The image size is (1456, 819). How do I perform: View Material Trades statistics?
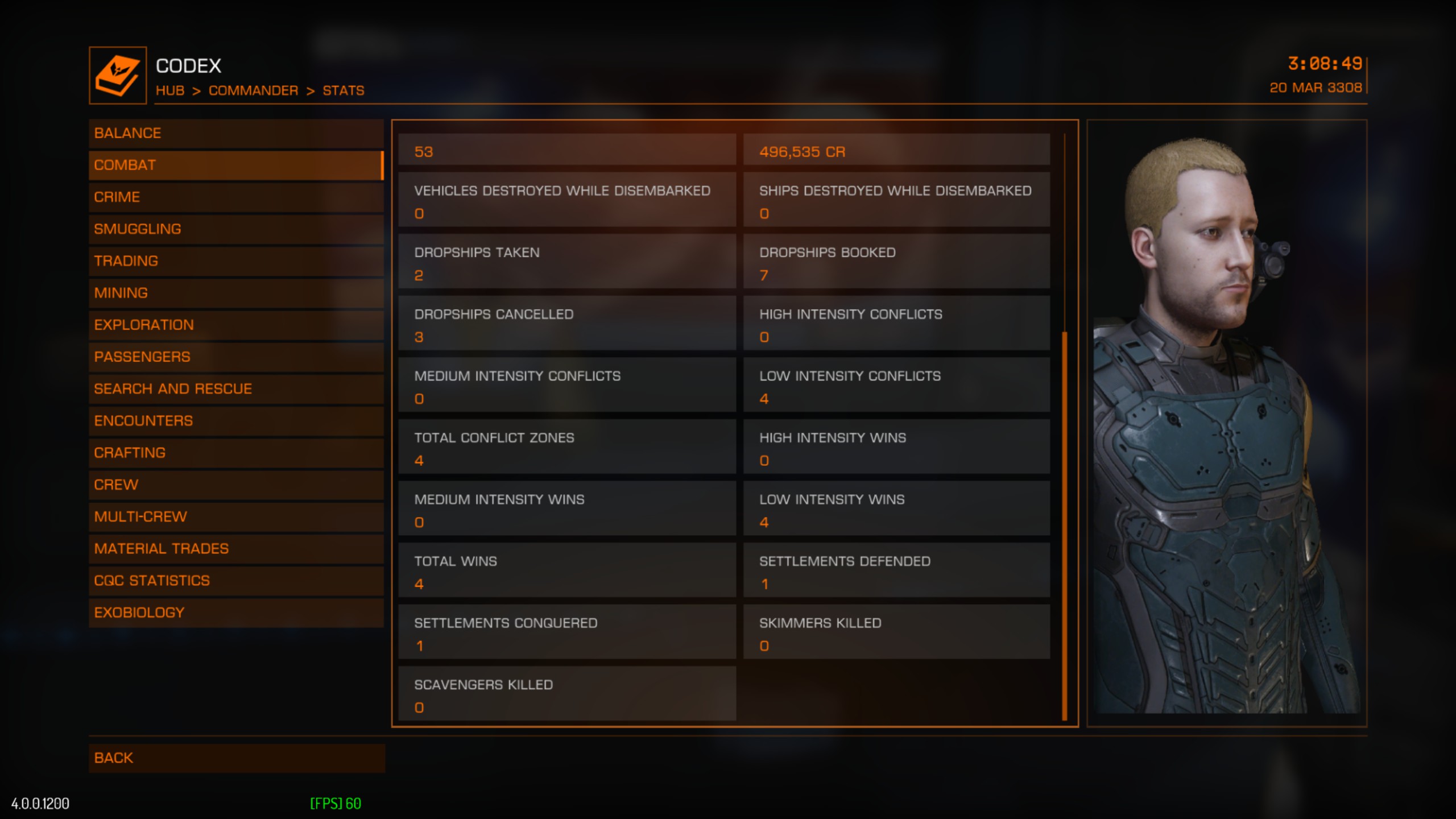(235, 548)
